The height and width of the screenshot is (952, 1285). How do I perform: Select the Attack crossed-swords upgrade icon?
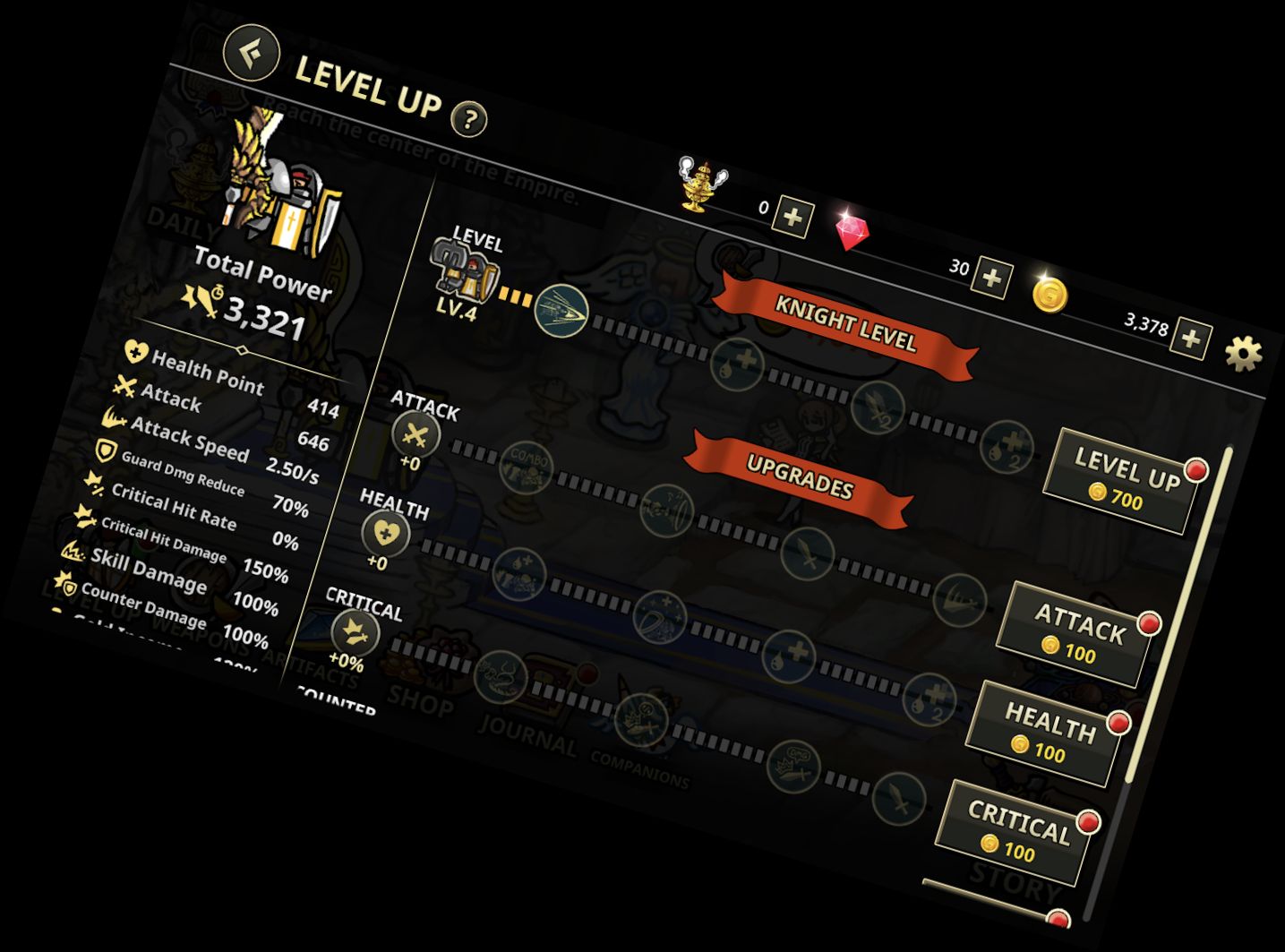point(416,435)
